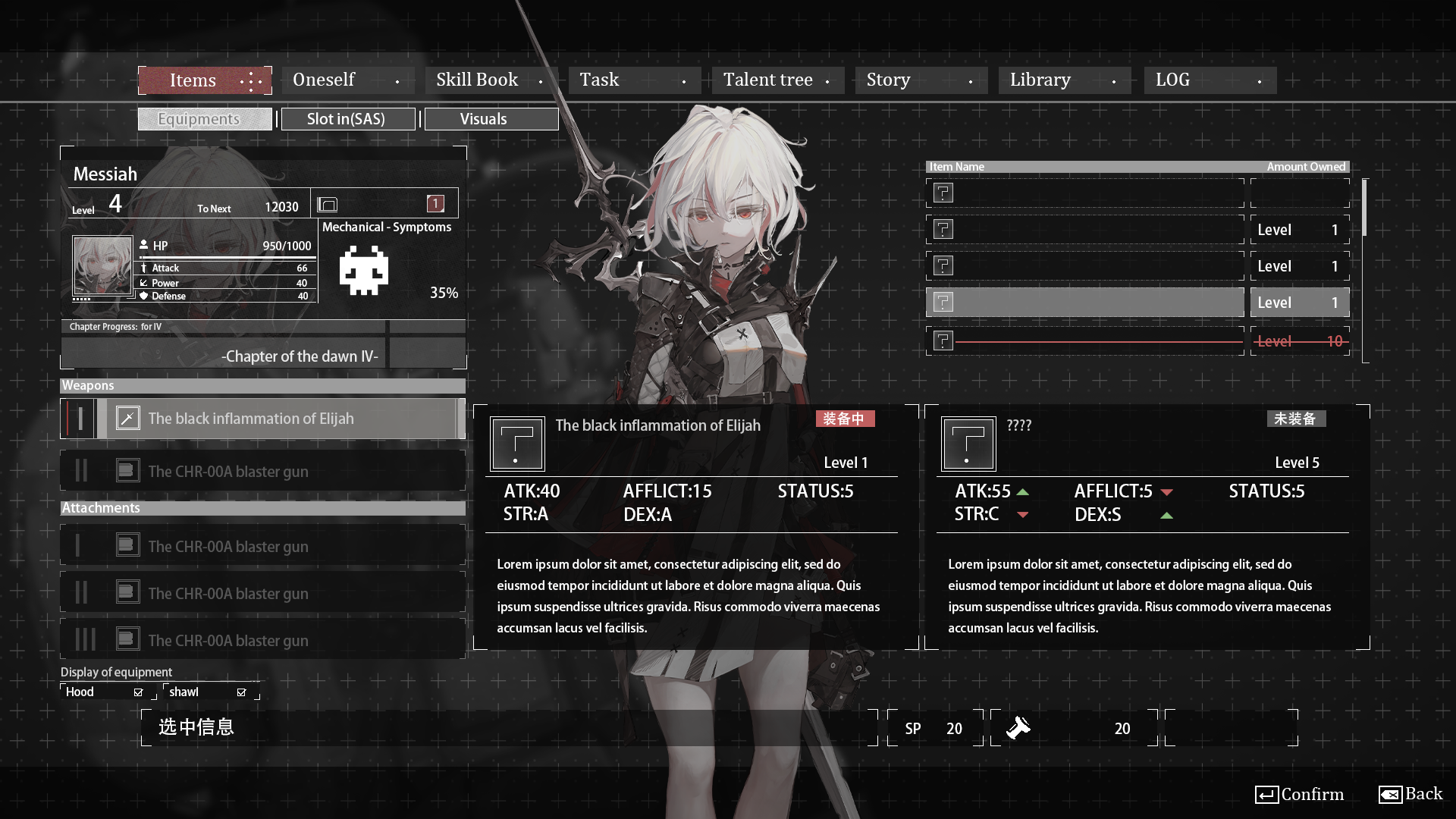Click the Confirm button
The image size is (1456, 819).
point(1299,794)
